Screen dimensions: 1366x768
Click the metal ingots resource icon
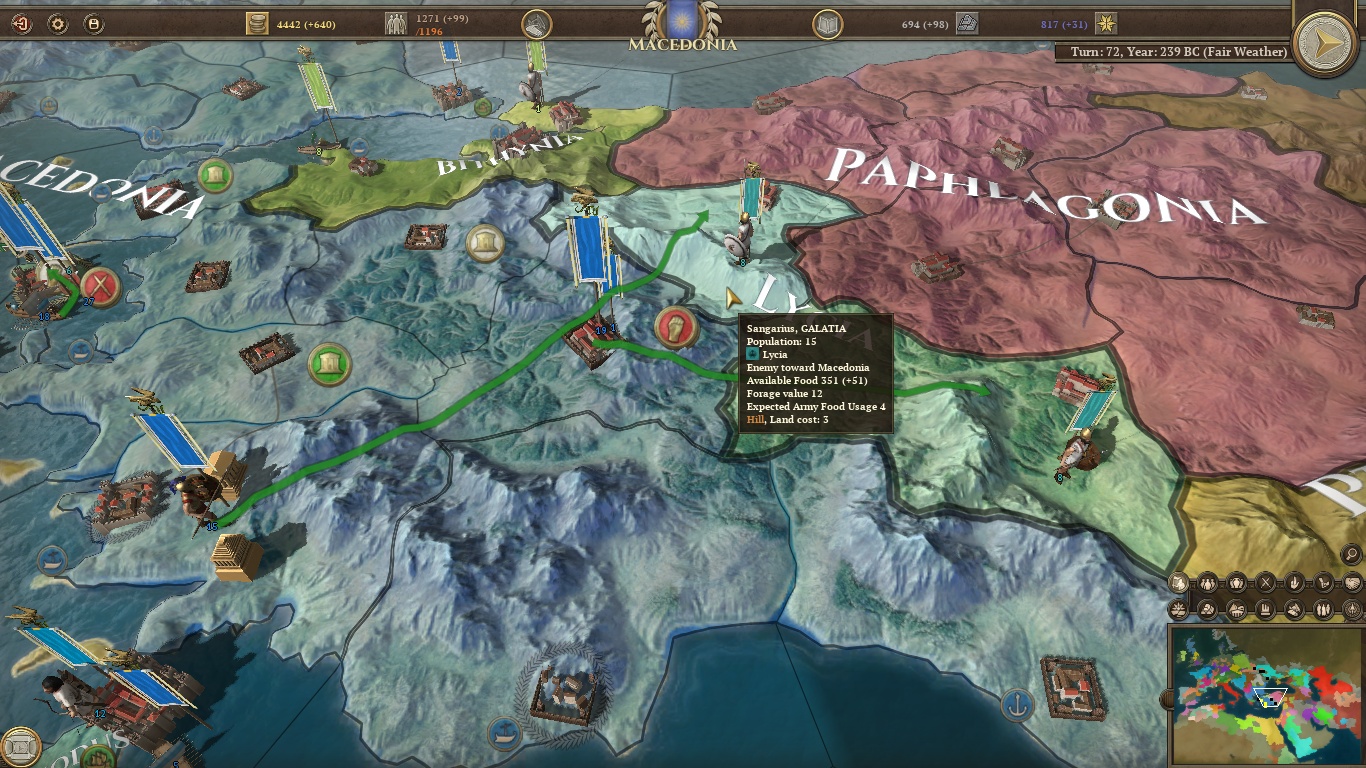[966, 22]
